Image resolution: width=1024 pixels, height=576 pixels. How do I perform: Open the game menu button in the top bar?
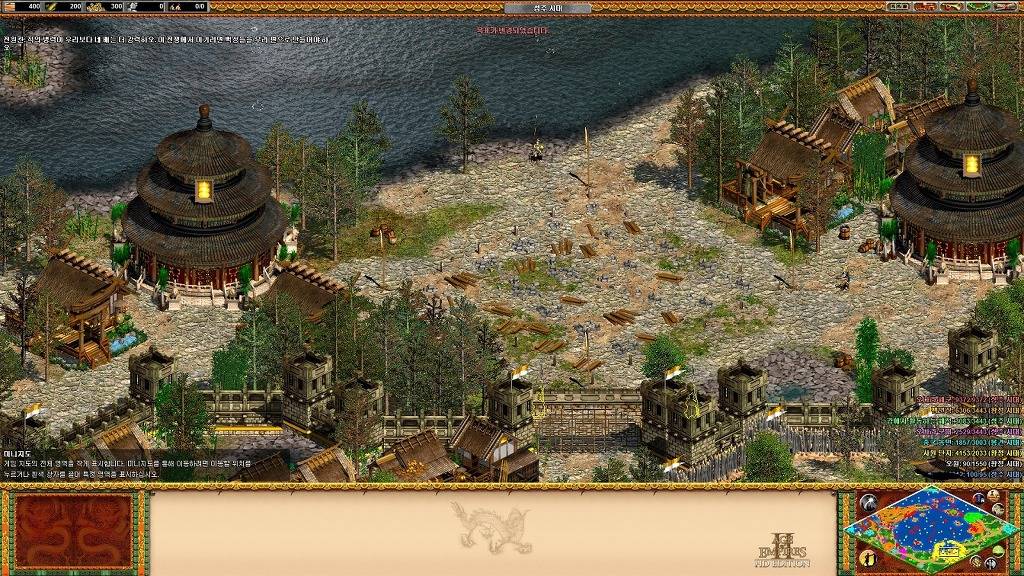1006,7
